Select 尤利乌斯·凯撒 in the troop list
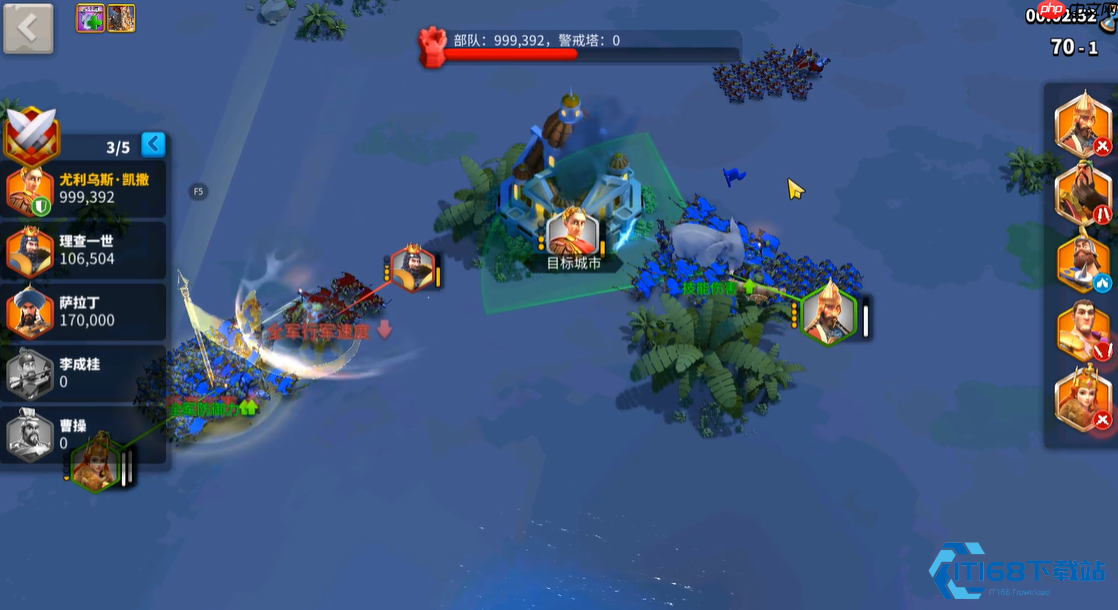 tap(84, 189)
